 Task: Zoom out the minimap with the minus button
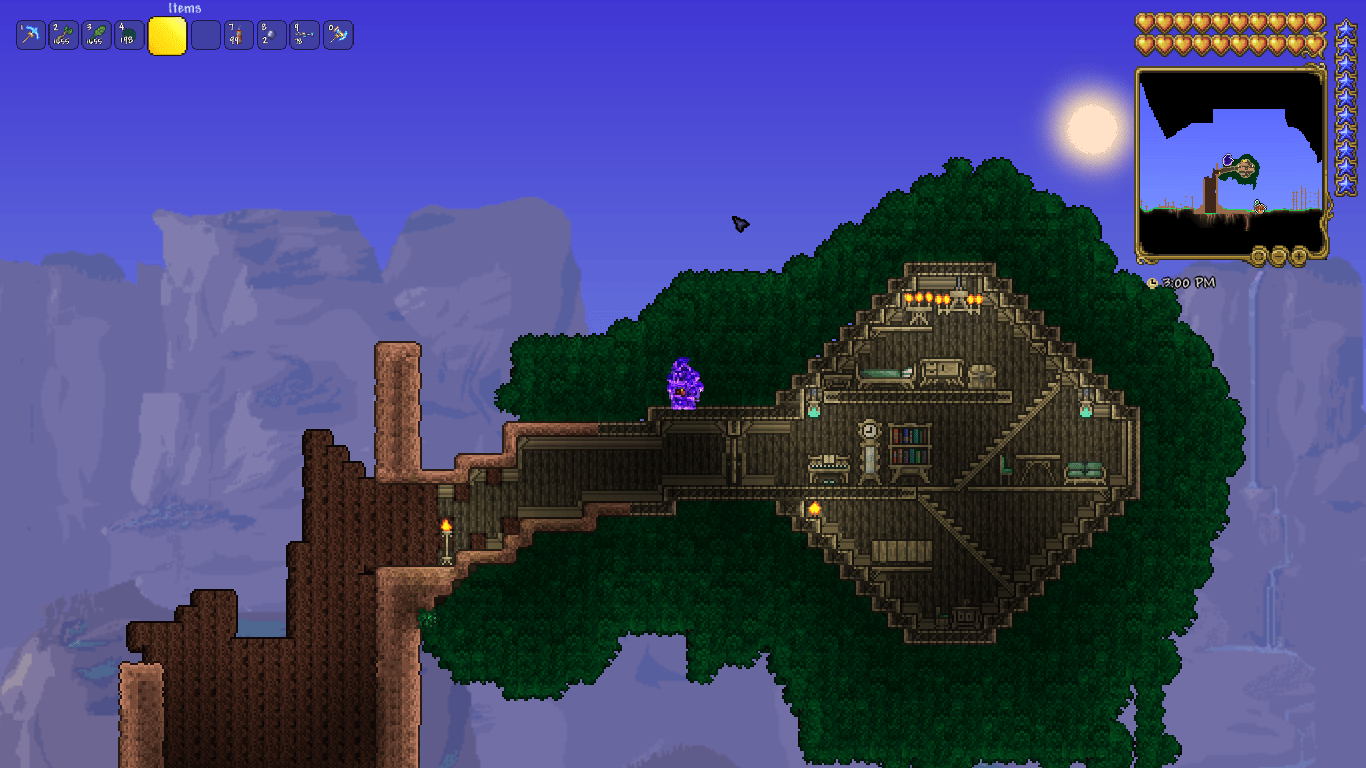point(1278,255)
